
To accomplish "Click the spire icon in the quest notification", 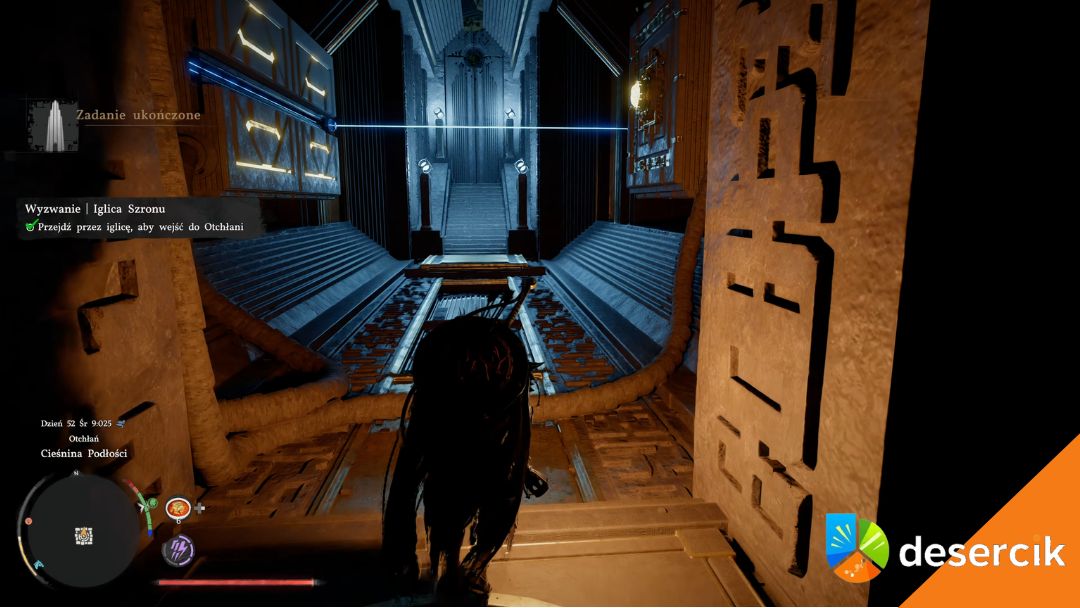I will (x=50, y=125).
